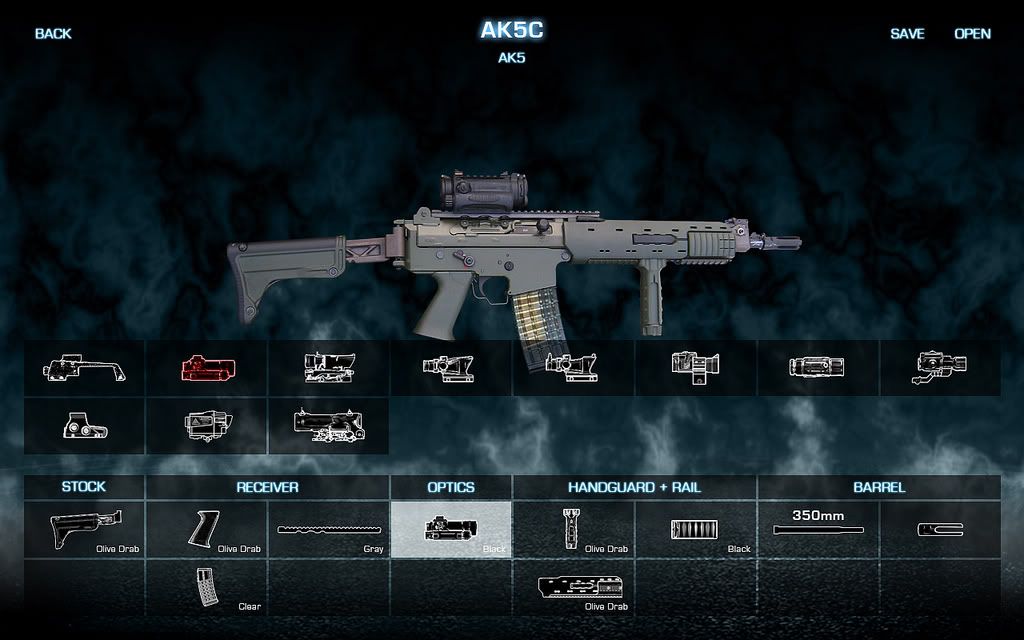Select the olive drab stock slot
The image size is (1024, 640).
pos(85,529)
